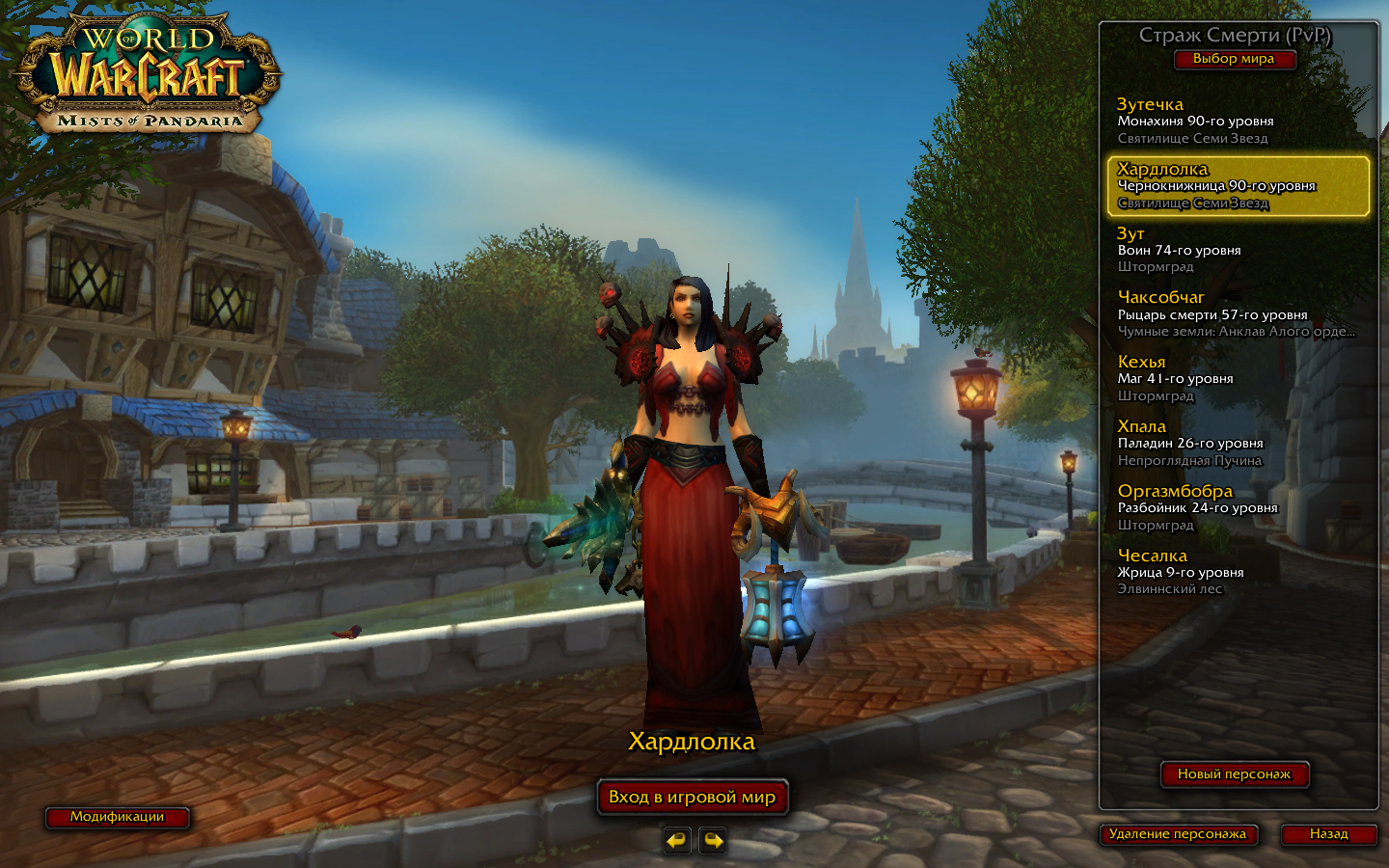Click the Выбор мира realm selection button
1389x868 pixels.
(1234, 59)
